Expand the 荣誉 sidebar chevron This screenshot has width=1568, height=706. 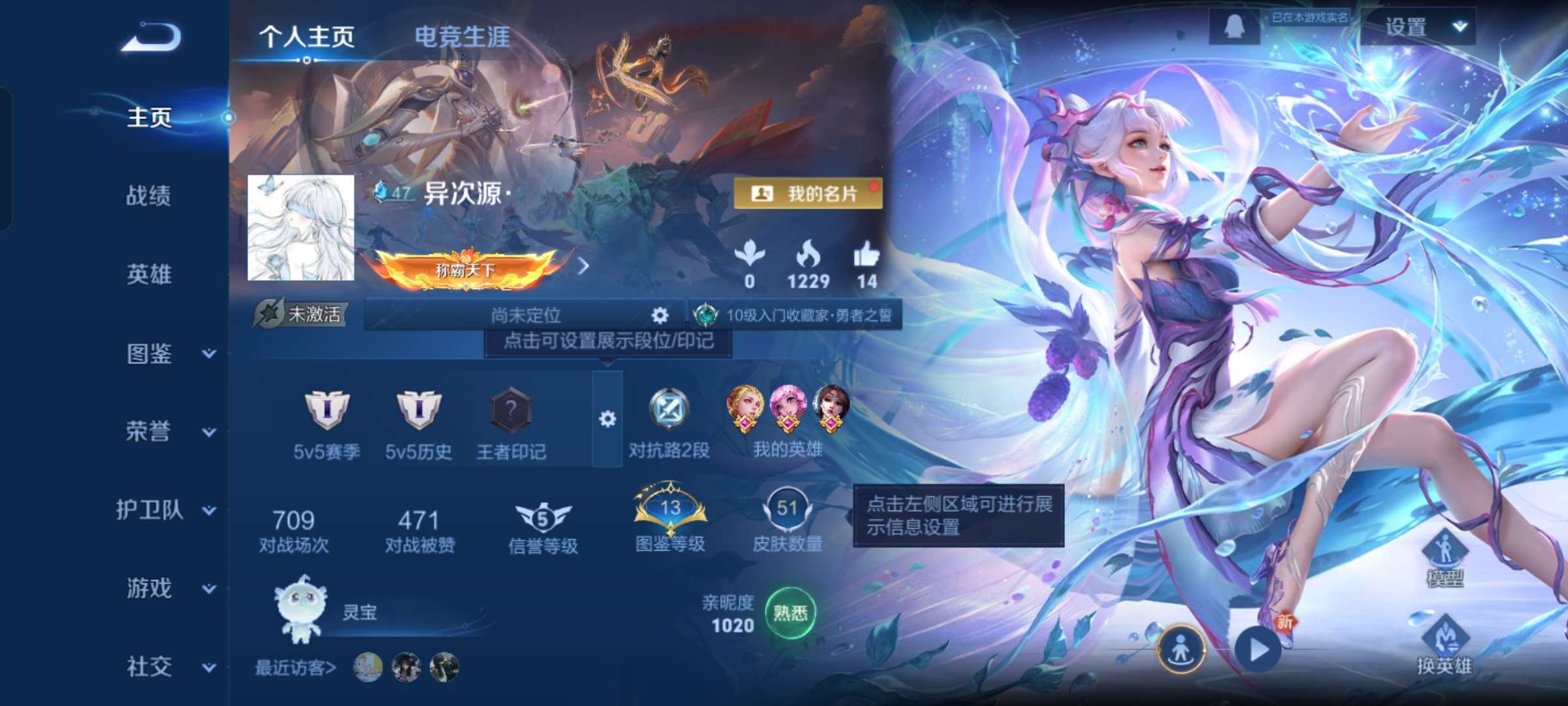pyautogui.click(x=208, y=433)
